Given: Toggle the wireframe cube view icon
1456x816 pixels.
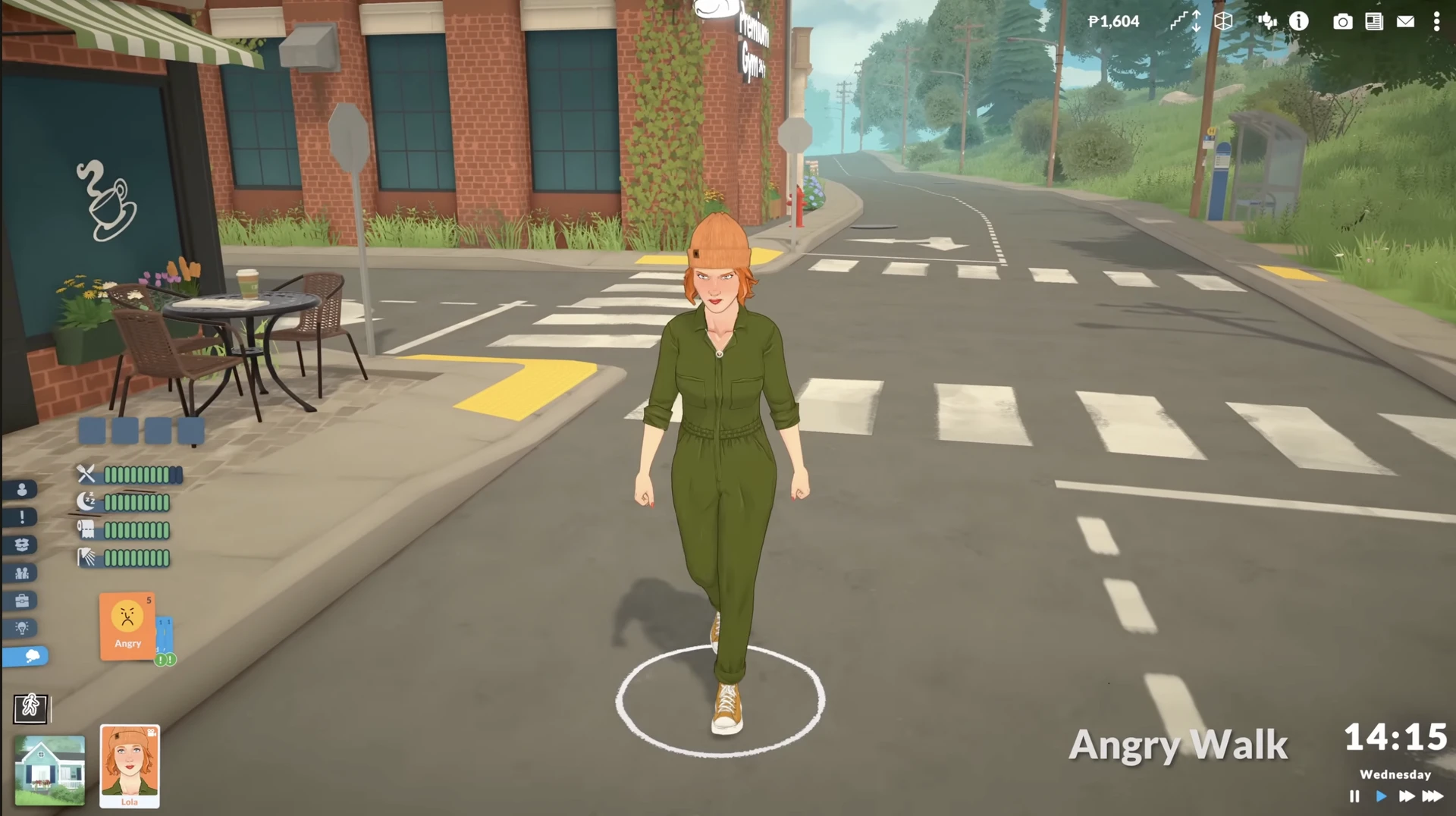Looking at the screenshot, I should [x=1223, y=21].
